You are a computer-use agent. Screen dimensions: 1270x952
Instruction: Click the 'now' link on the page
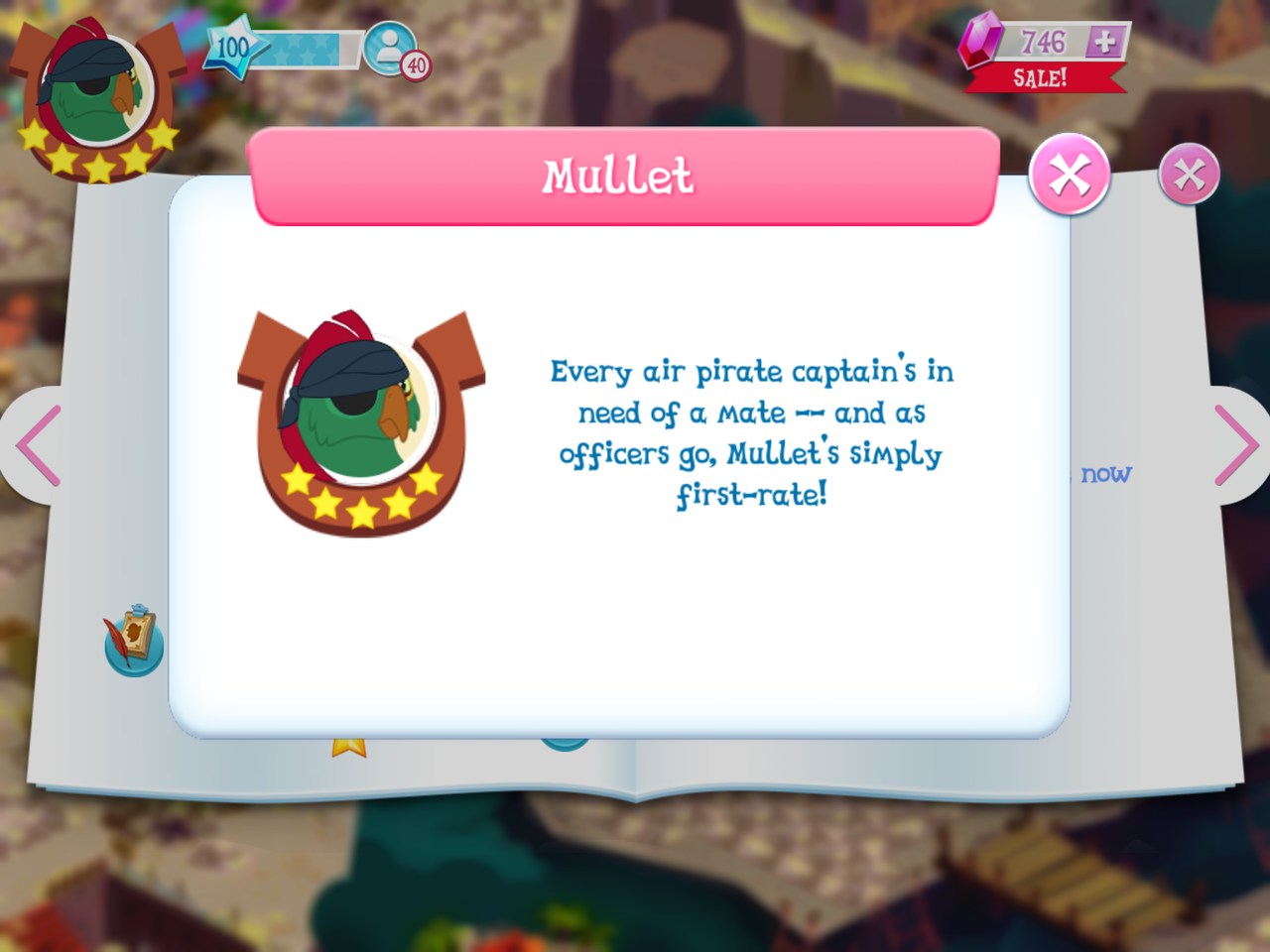(1108, 475)
